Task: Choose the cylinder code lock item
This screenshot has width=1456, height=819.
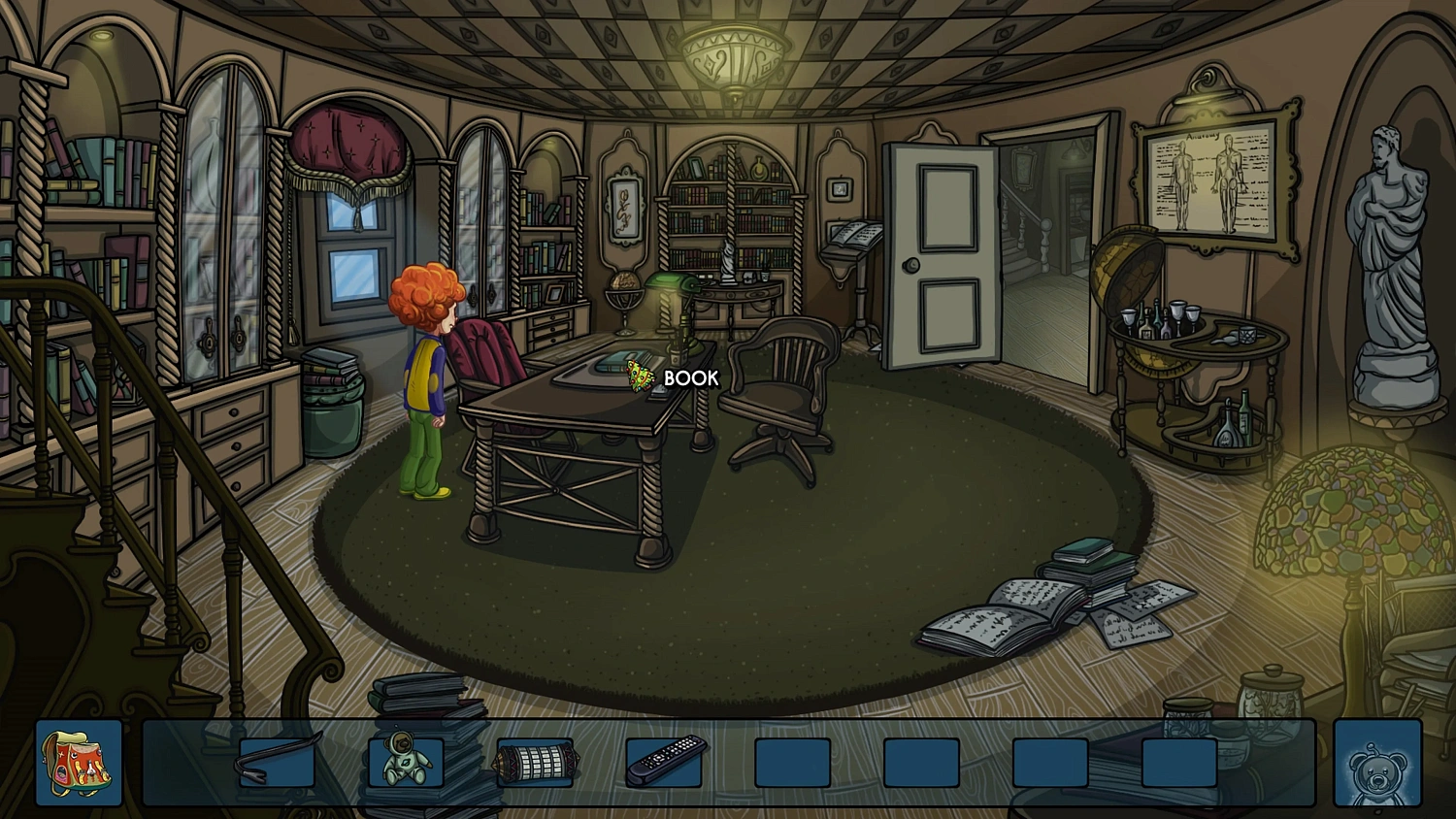Action: (535, 762)
